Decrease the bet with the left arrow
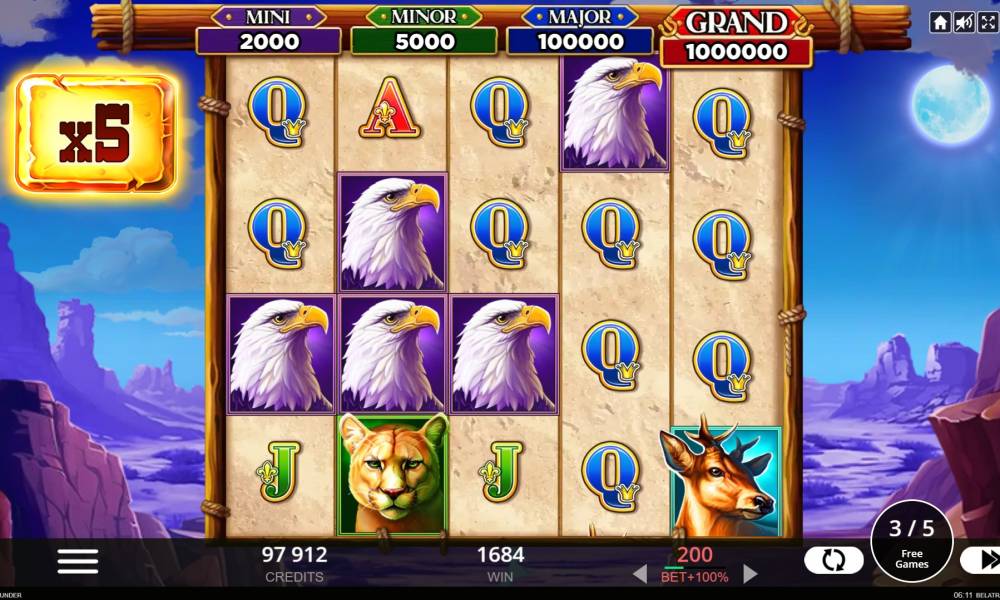 [x=640, y=574]
